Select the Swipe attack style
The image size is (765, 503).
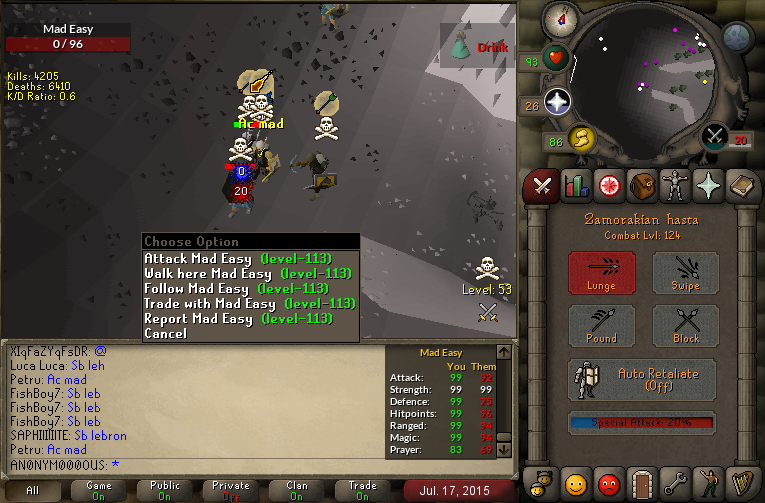coord(686,273)
